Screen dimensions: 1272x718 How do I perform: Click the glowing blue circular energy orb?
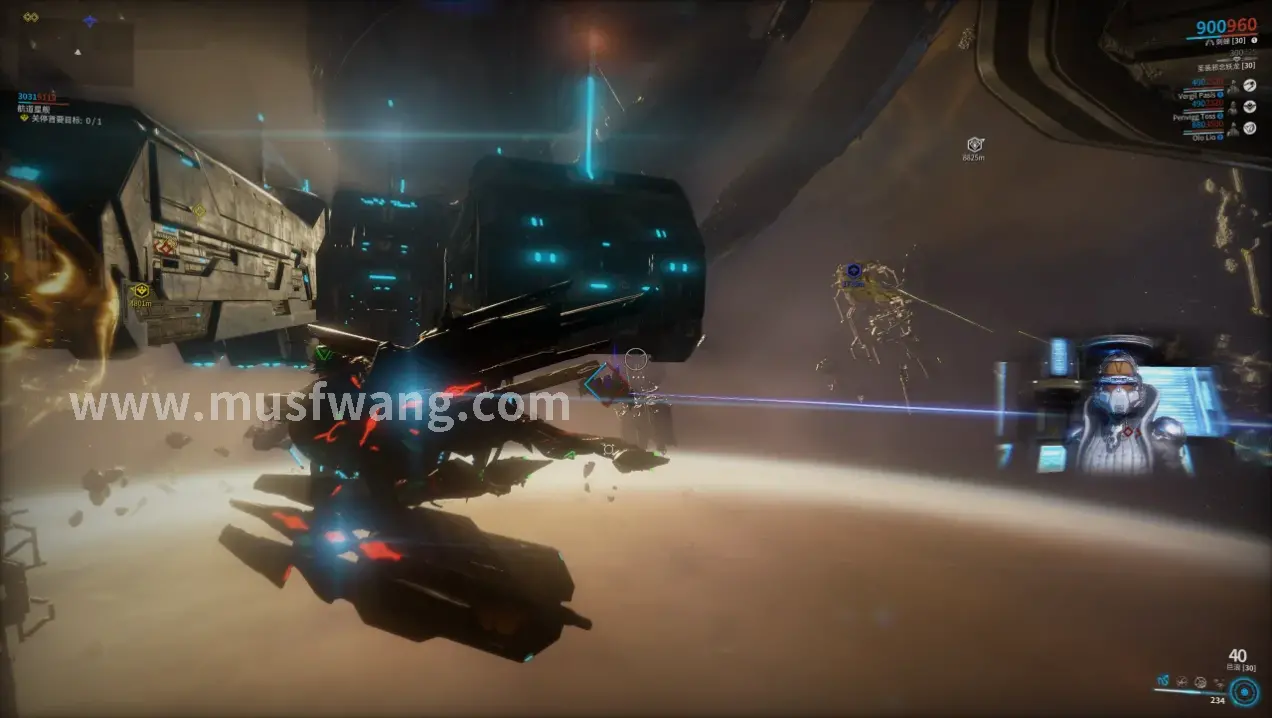click(1244, 691)
